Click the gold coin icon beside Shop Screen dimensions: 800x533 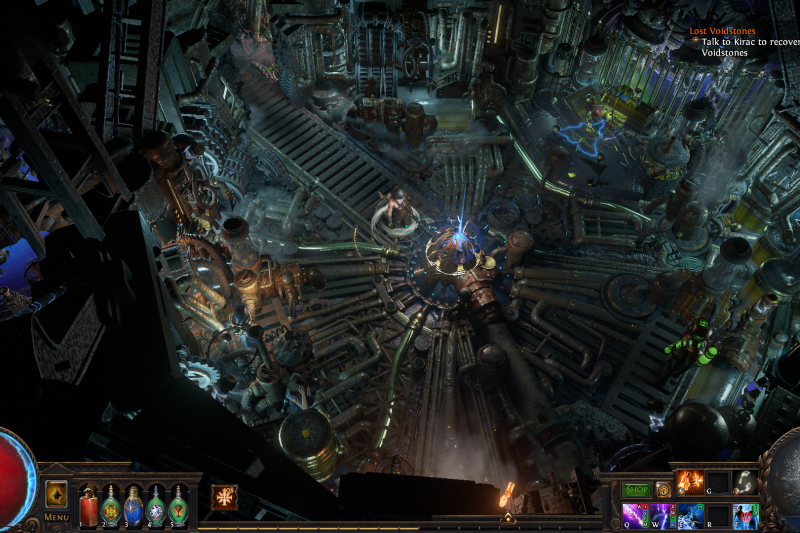(663, 490)
